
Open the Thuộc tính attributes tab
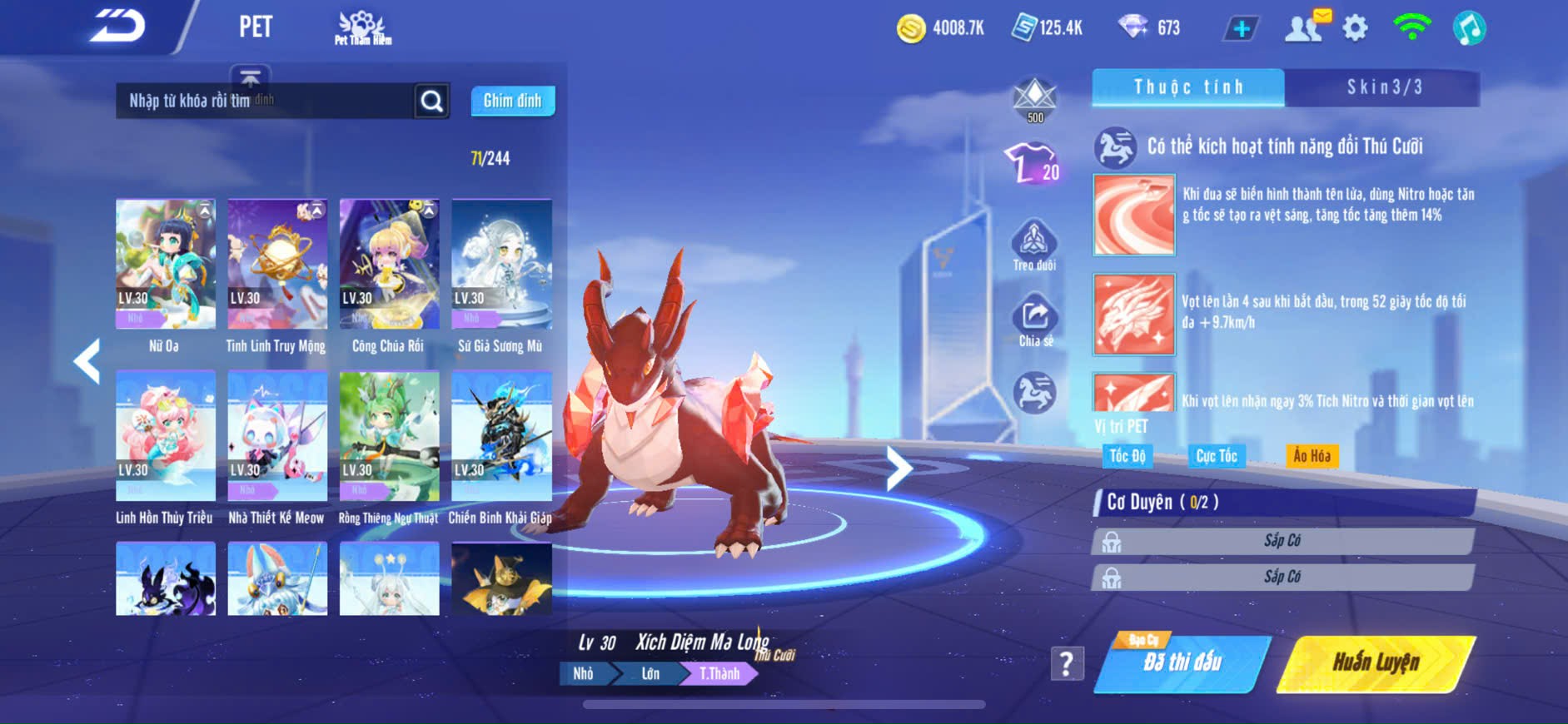[x=1188, y=87]
